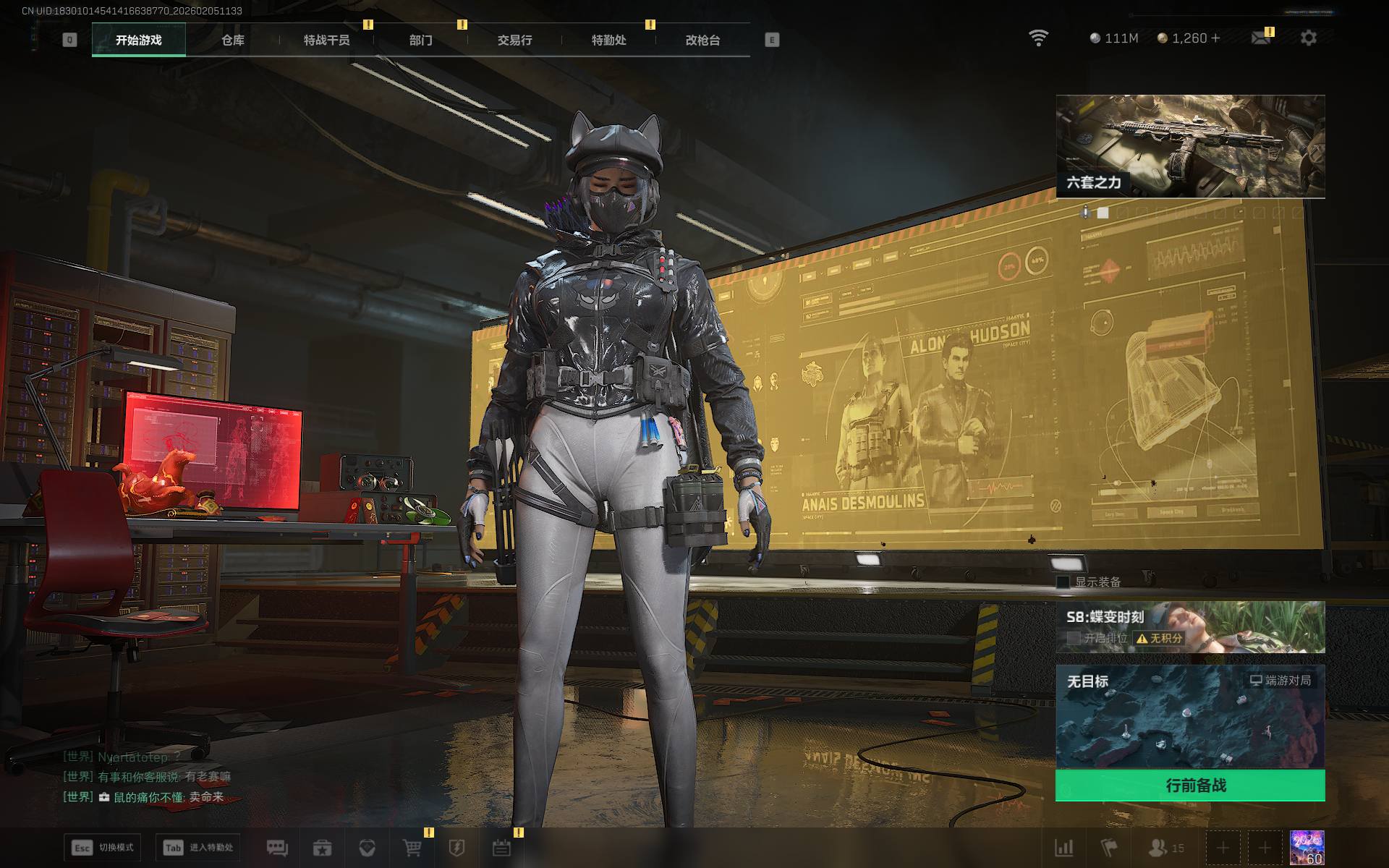
Task: View the 六套之力 weapon banner
Action: (1190, 146)
